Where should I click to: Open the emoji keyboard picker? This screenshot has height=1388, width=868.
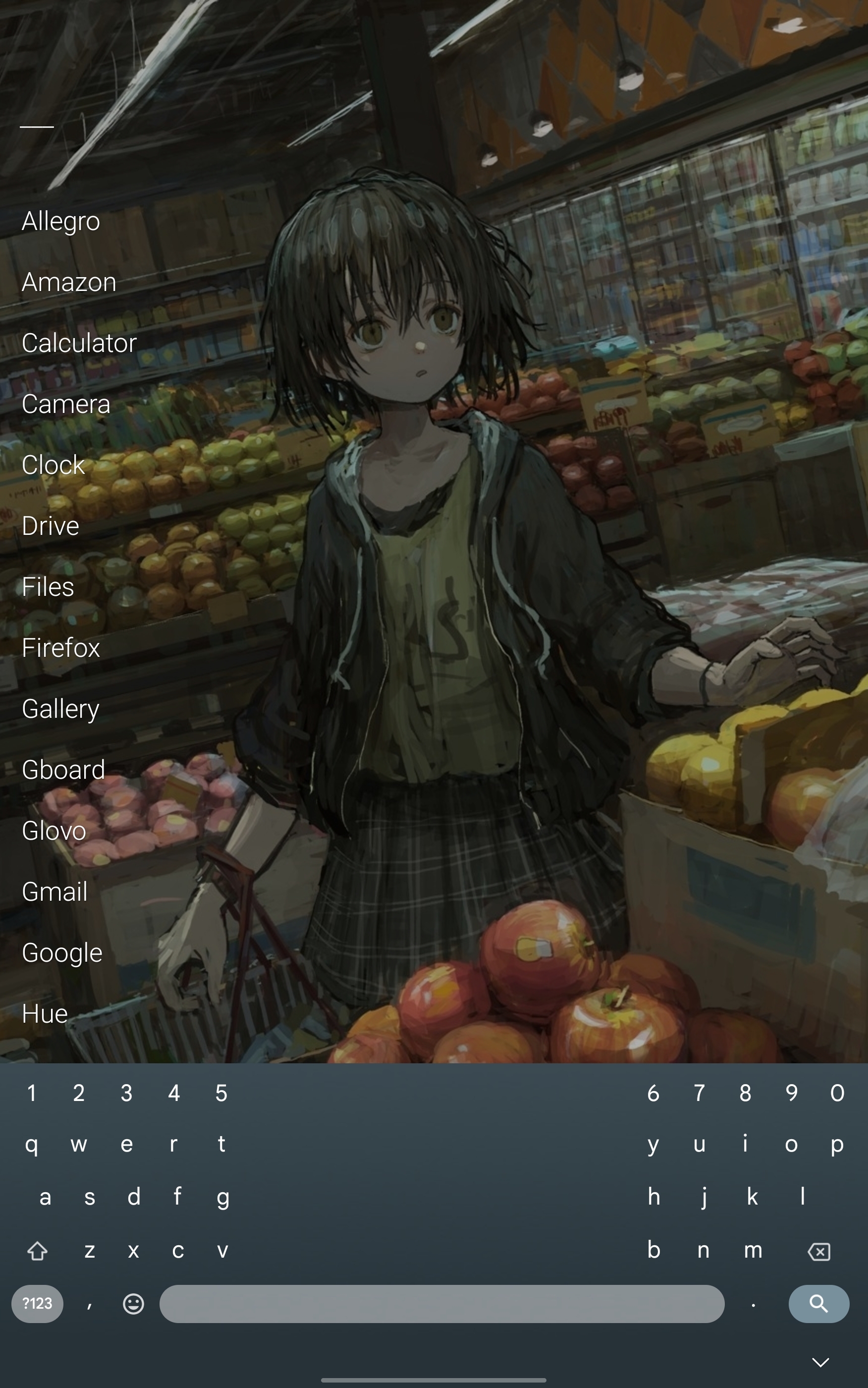pos(133,1304)
